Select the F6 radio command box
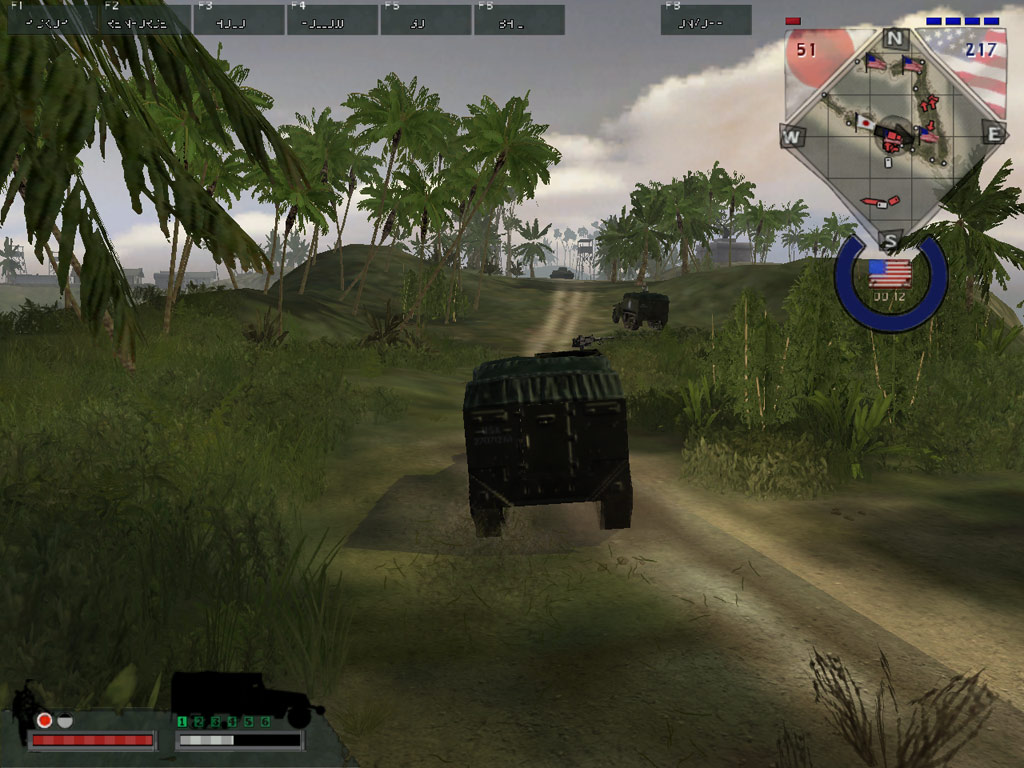 pyautogui.click(x=519, y=19)
